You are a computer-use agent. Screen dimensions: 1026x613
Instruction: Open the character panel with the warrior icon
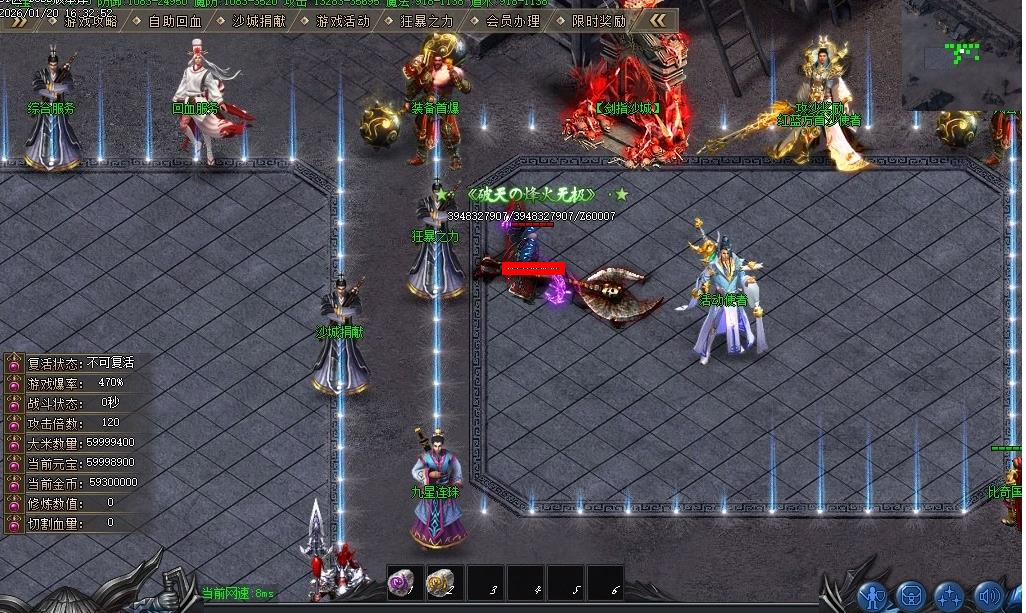[873, 596]
